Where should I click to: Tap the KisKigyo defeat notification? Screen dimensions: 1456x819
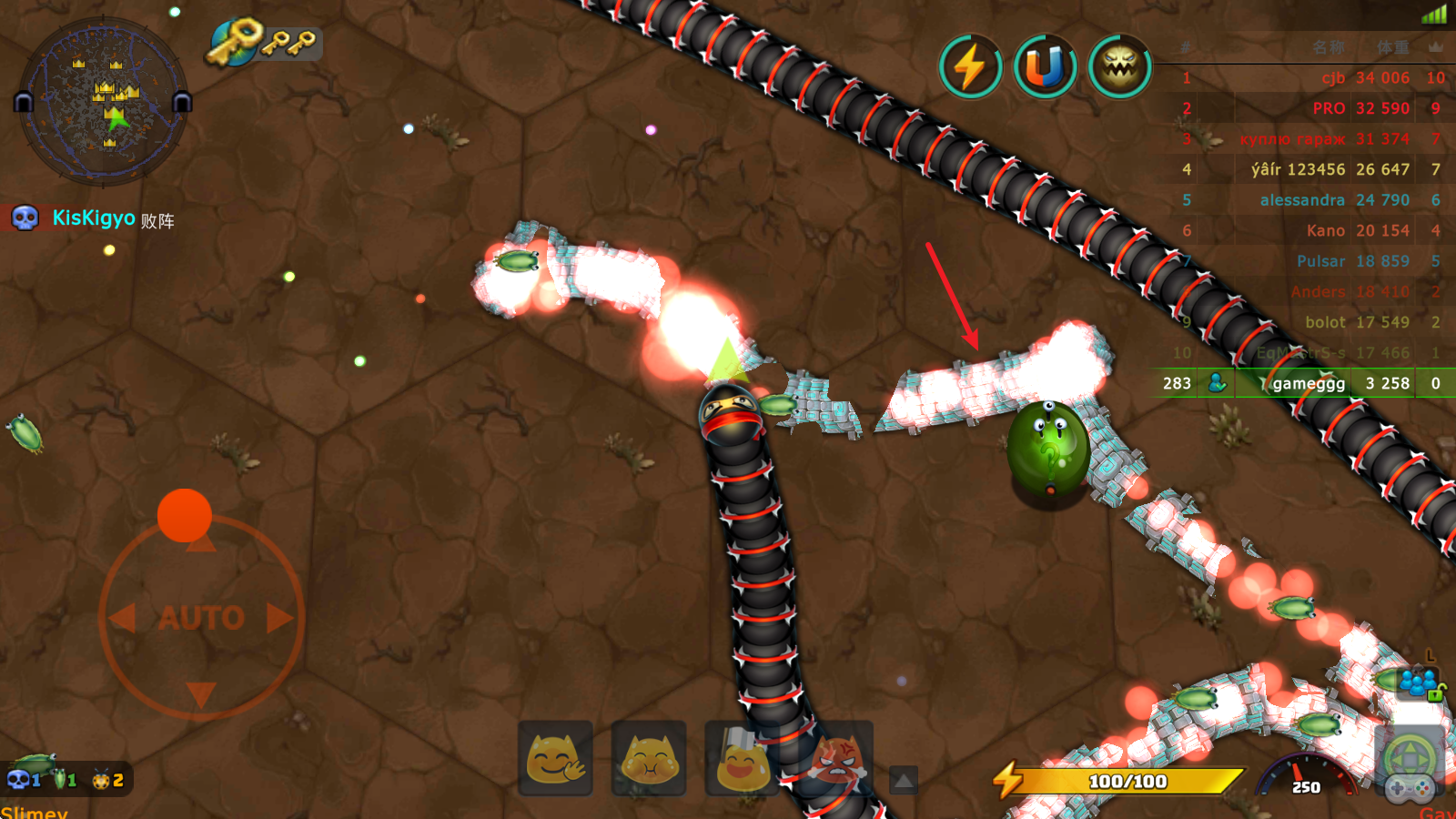point(93,218)
